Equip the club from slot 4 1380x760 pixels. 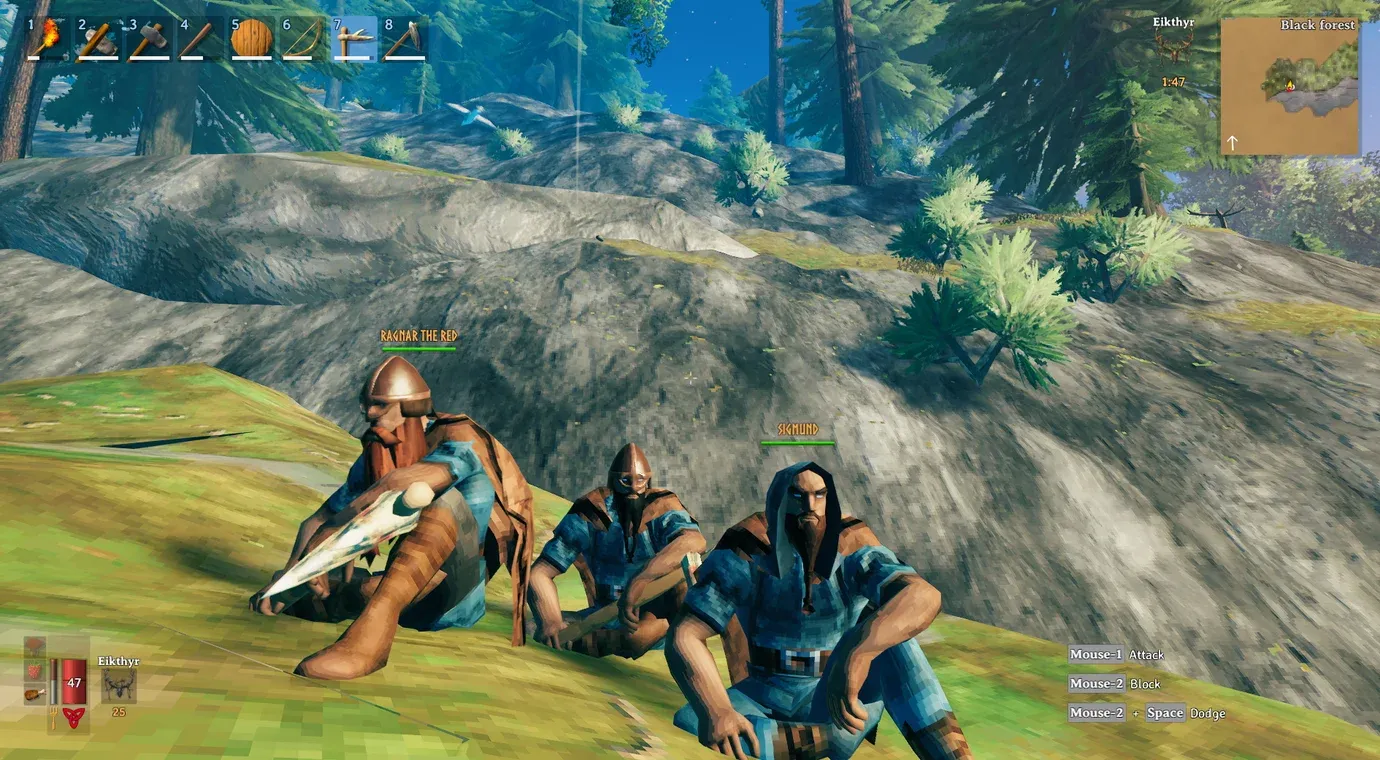201,38
